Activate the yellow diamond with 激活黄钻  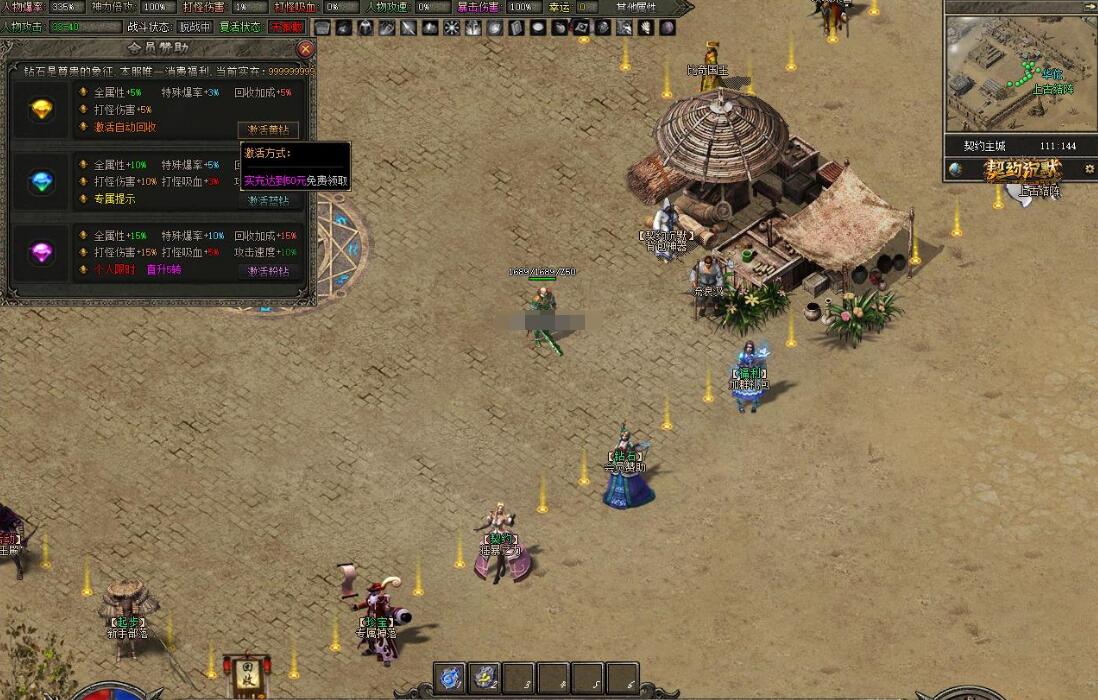pyautogui.click(x=268, y=130)
